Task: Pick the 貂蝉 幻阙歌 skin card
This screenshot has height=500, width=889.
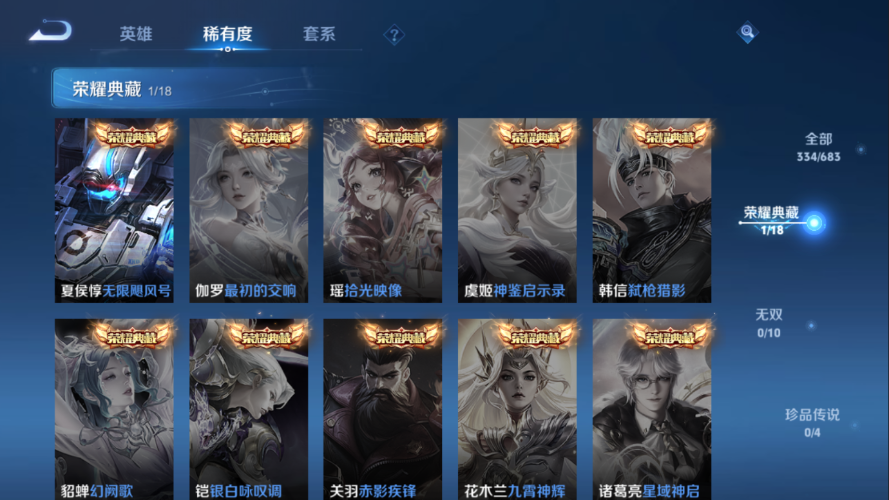Action: click(114, 410)
